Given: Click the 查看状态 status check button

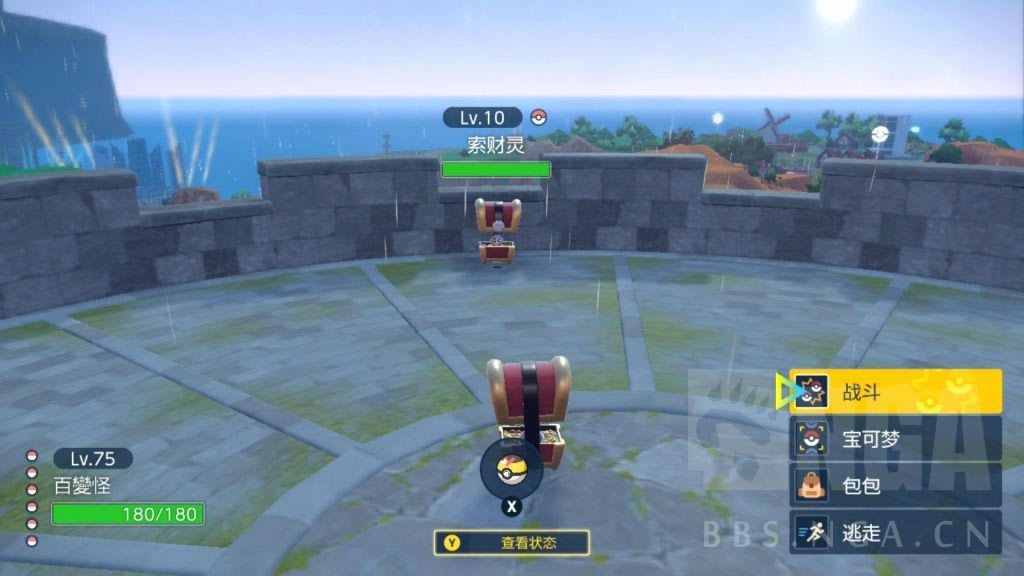Looking at the screenshot, I should tap(511, 543).
